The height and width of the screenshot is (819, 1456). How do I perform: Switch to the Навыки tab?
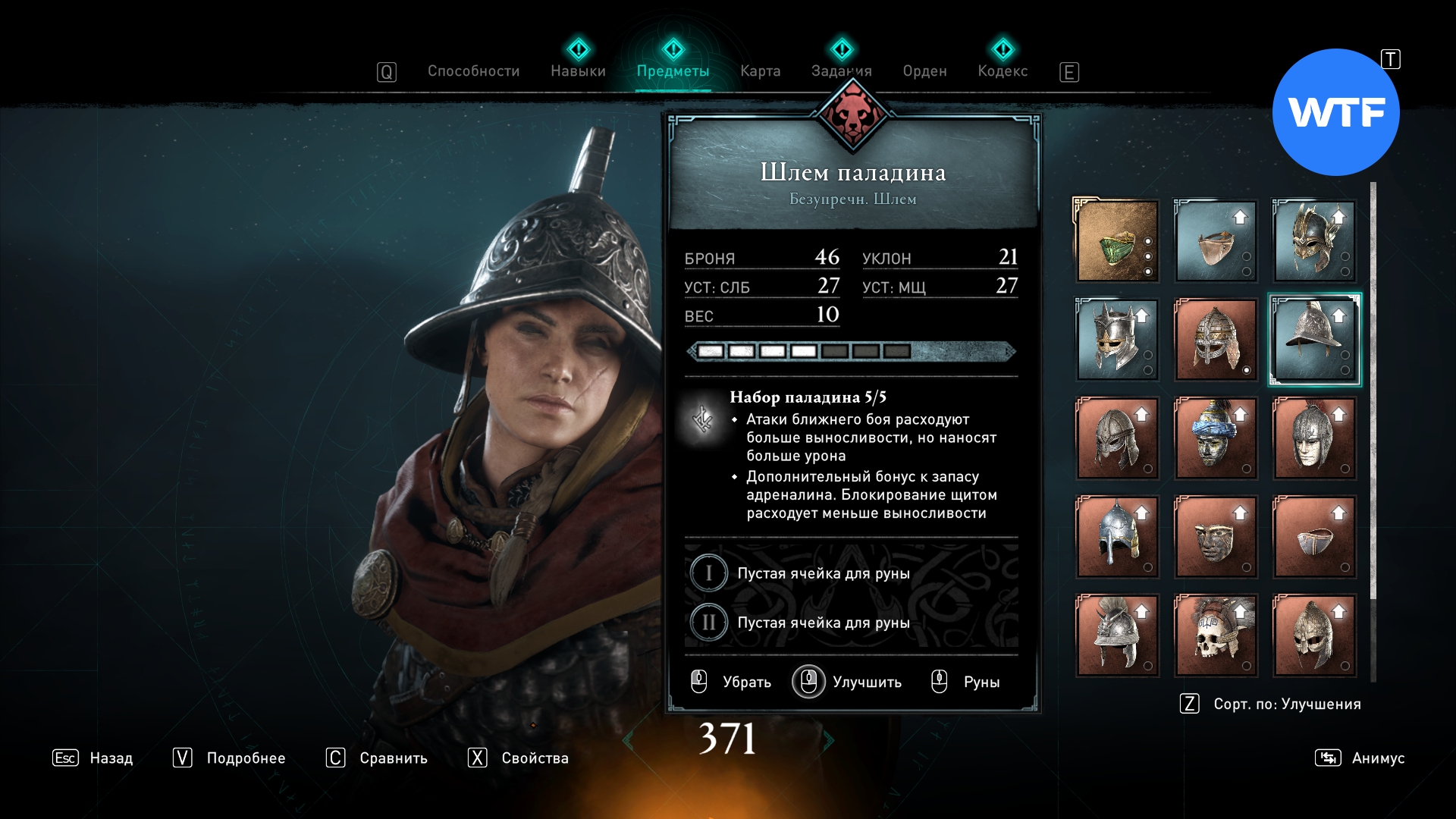pos(578,71)
